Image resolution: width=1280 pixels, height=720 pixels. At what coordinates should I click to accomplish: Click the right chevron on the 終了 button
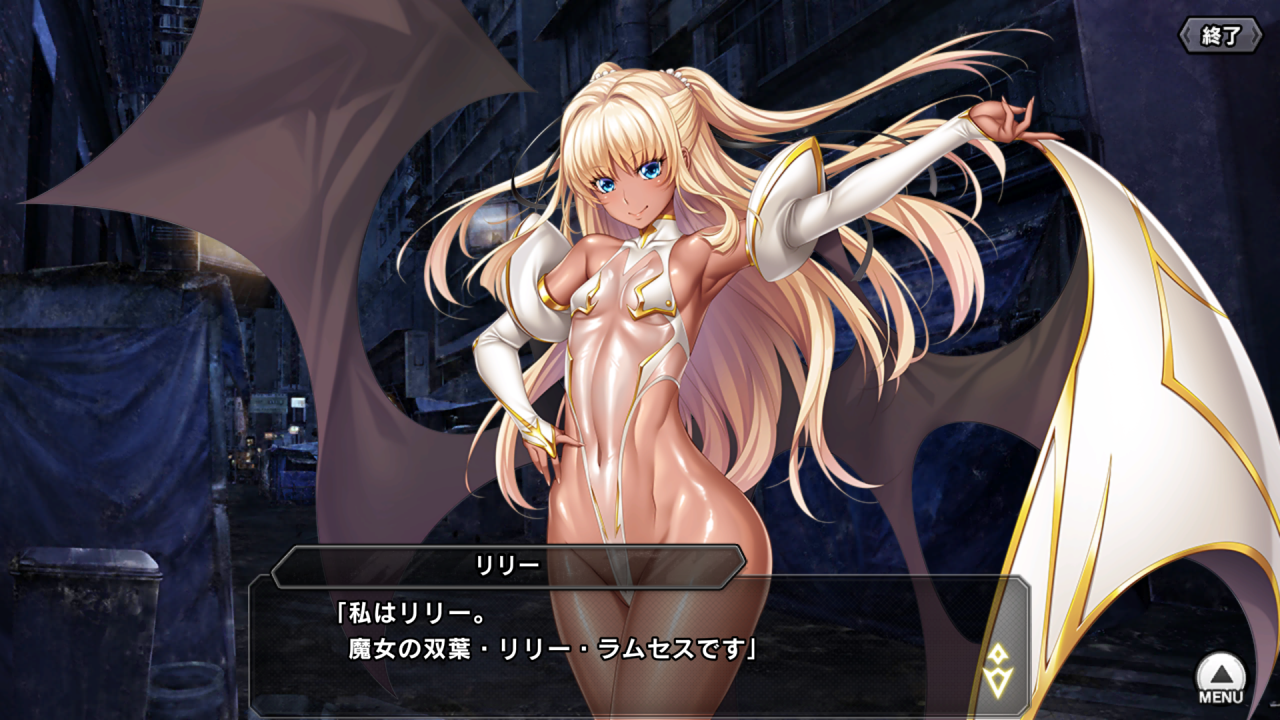[x=1255, y=32]
